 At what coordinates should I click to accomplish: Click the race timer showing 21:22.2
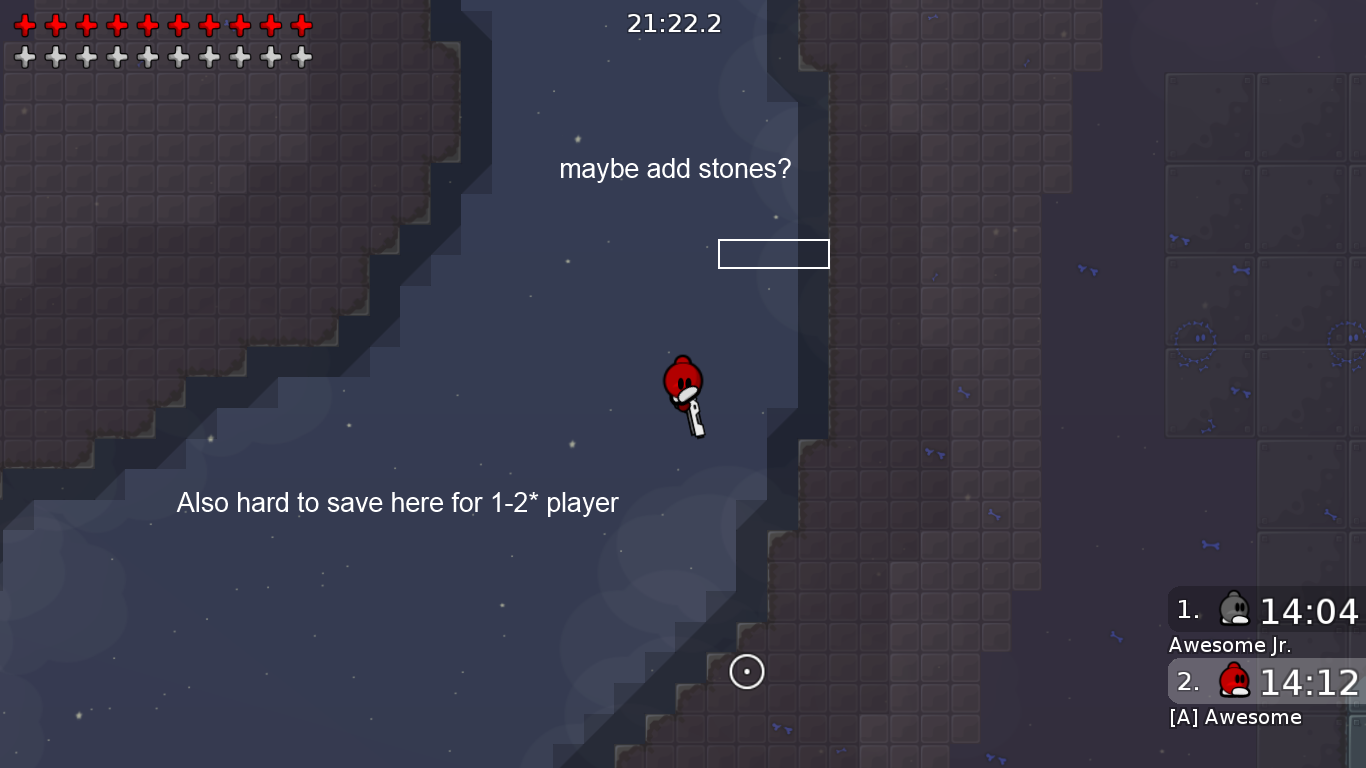click(675, 24)
